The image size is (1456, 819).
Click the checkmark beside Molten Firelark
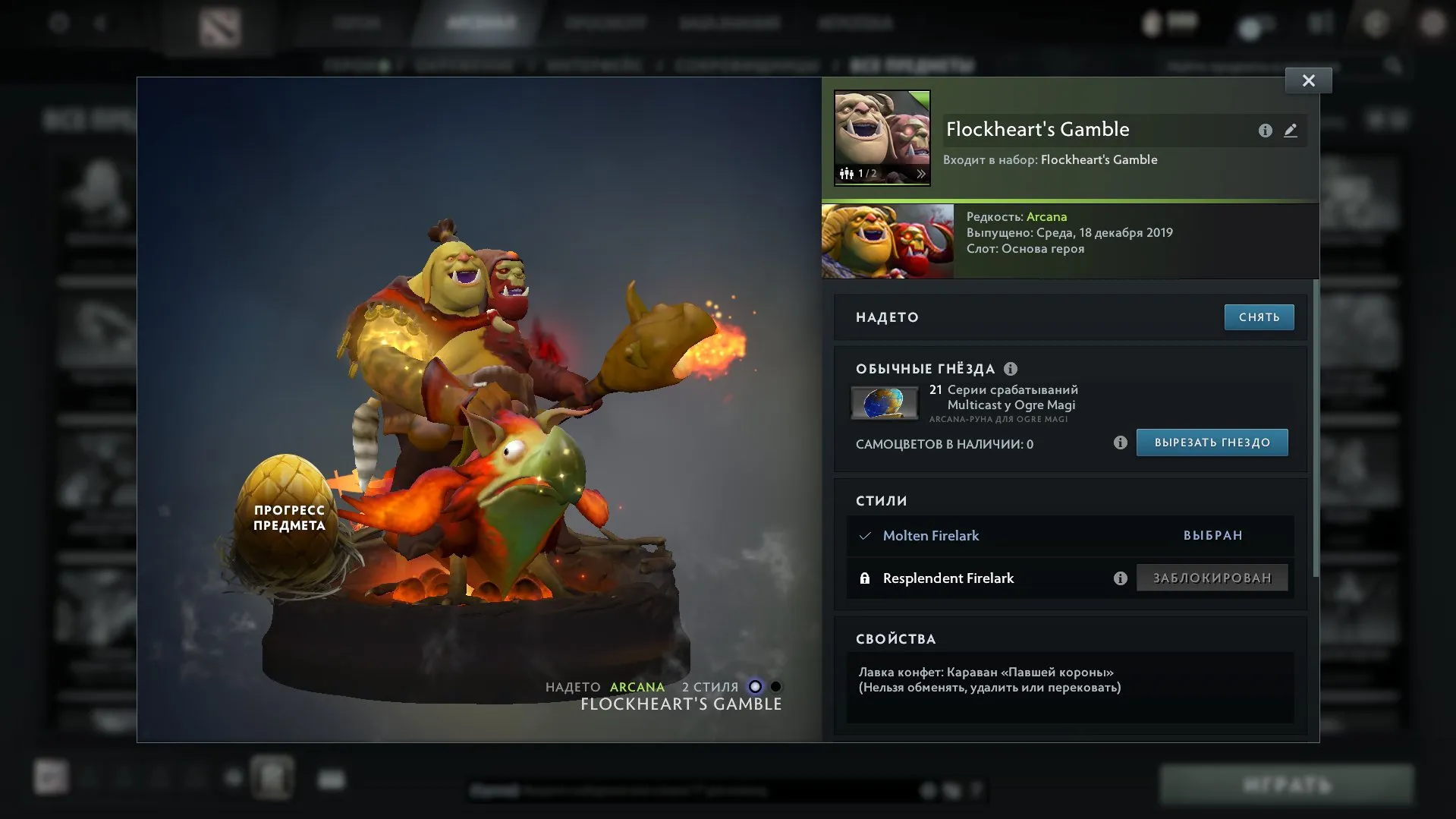(864, 535)
